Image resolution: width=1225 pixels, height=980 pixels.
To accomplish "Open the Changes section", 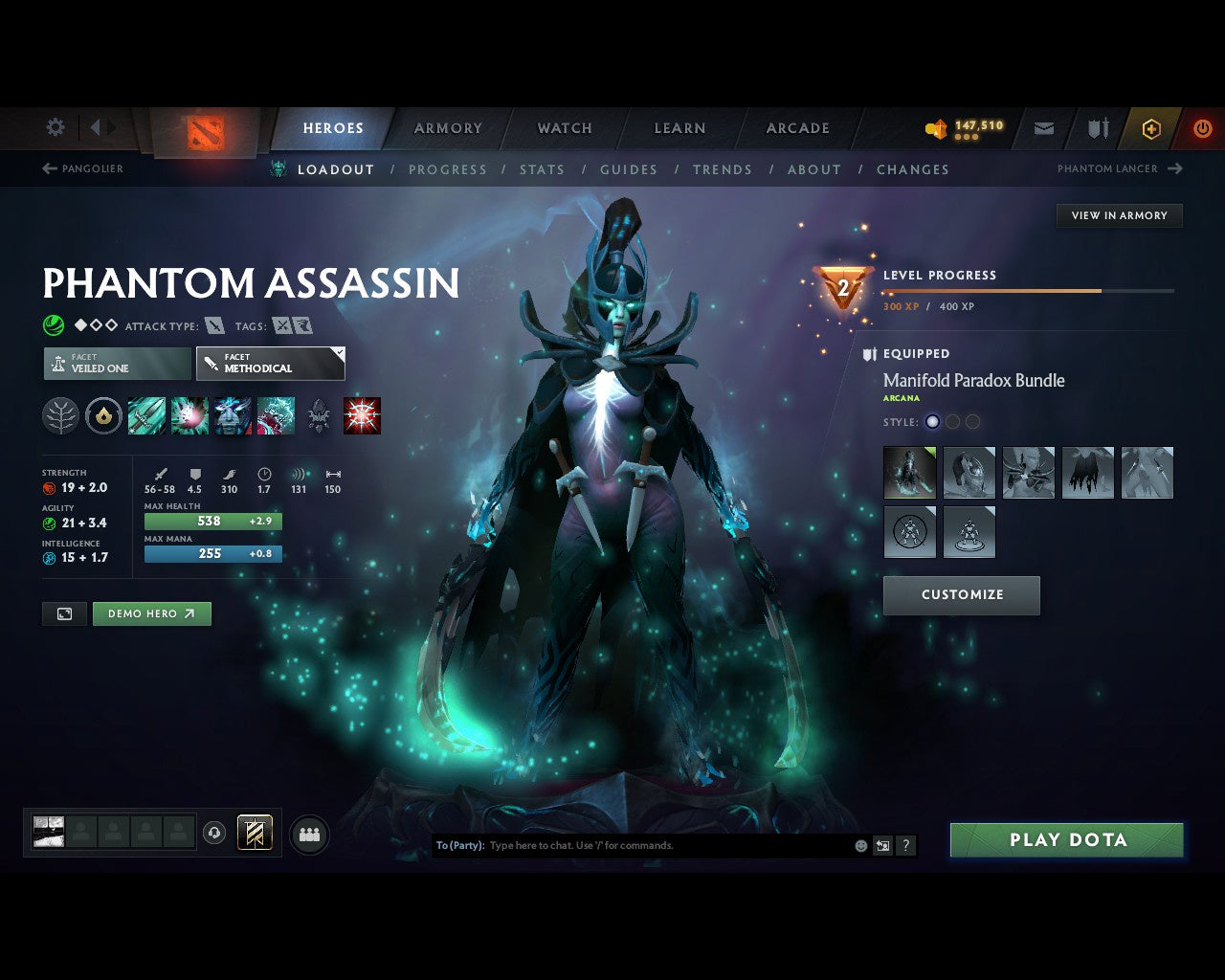I will (x=912, y=169).
